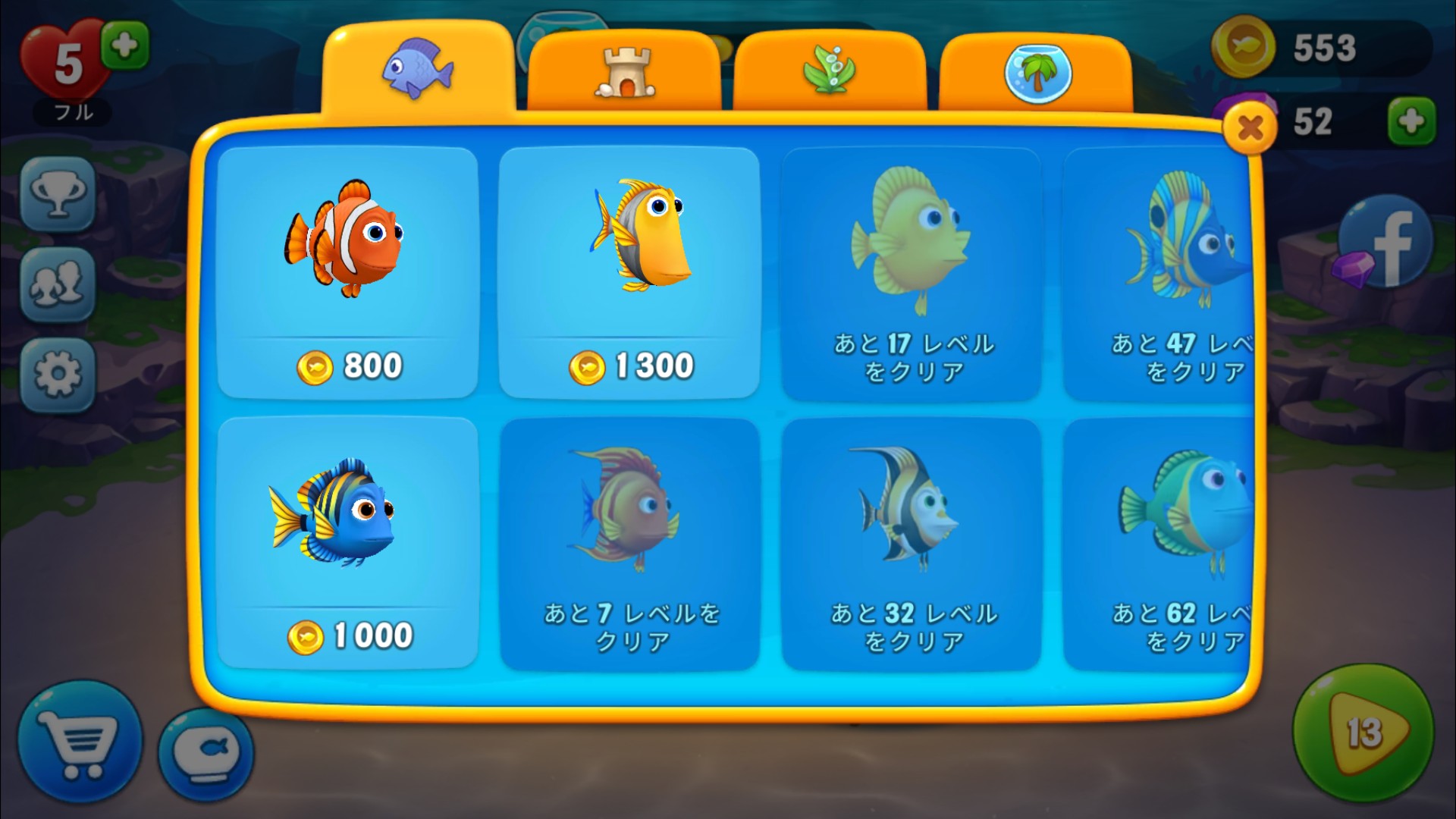
Task: Open the trophy achievements menu
Action: pos(58,194)
